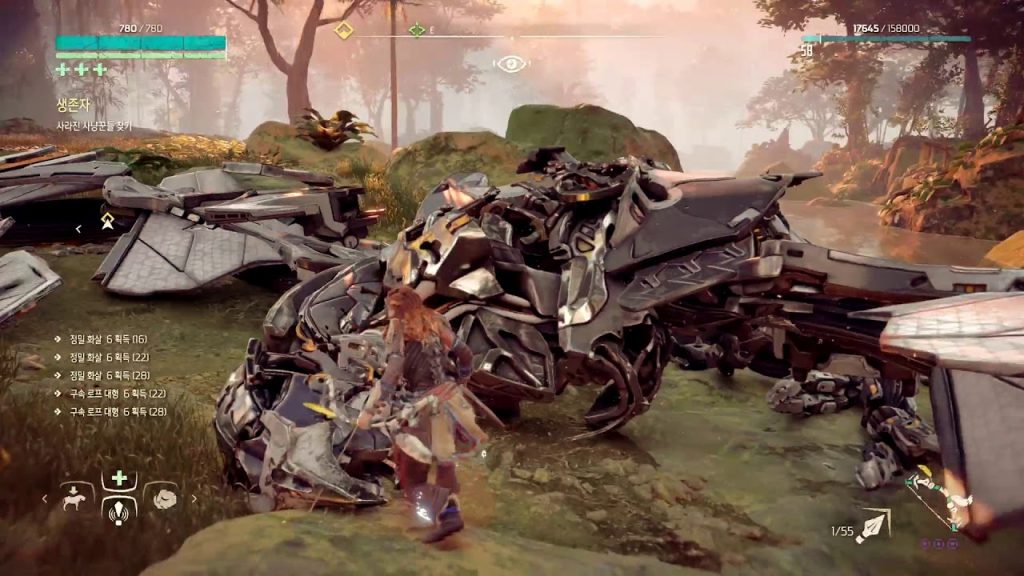
Task: Select the rock throw item slot
Action: (x=161, y=496)
